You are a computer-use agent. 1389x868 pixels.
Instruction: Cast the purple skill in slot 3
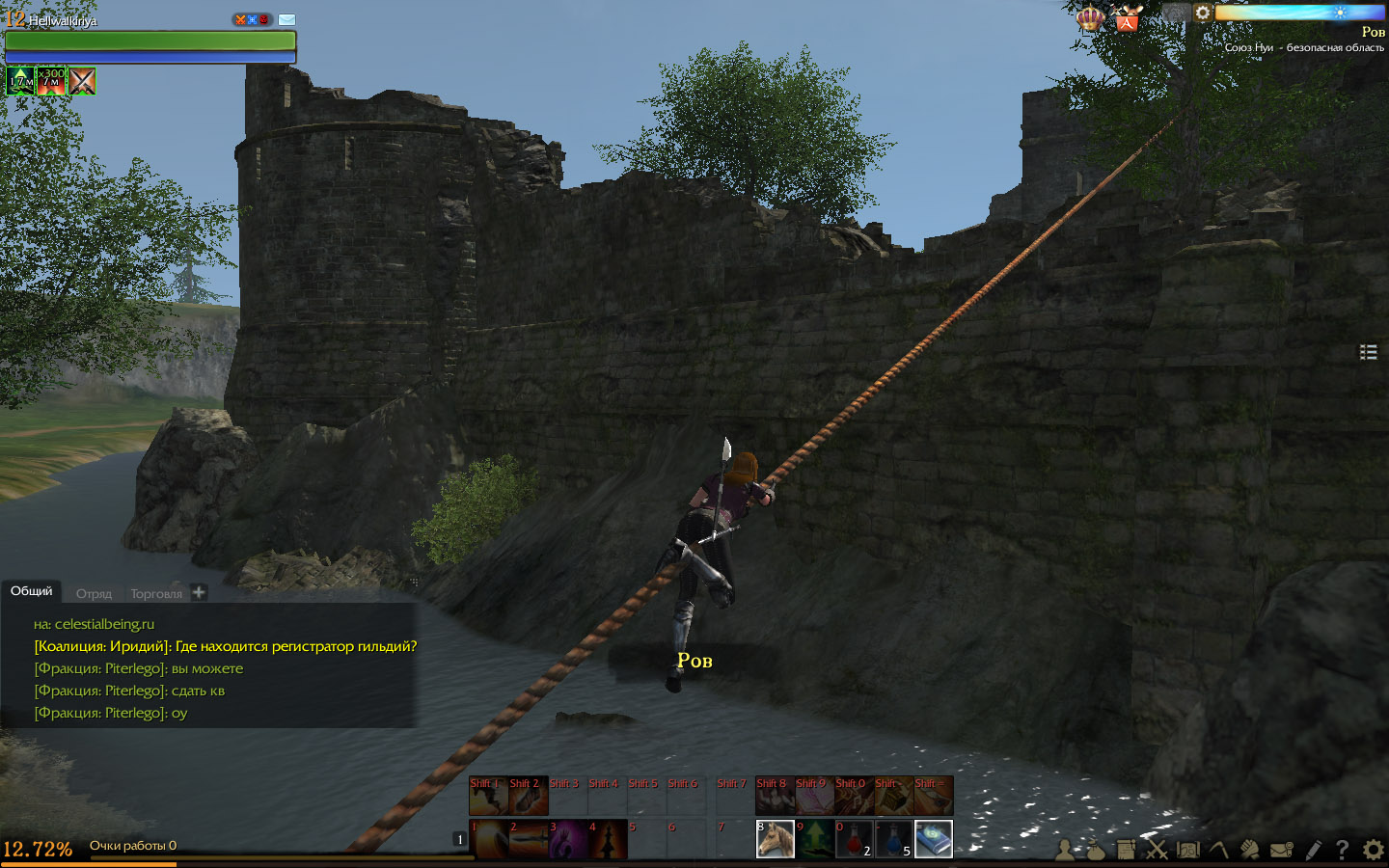tap(568, 839)
